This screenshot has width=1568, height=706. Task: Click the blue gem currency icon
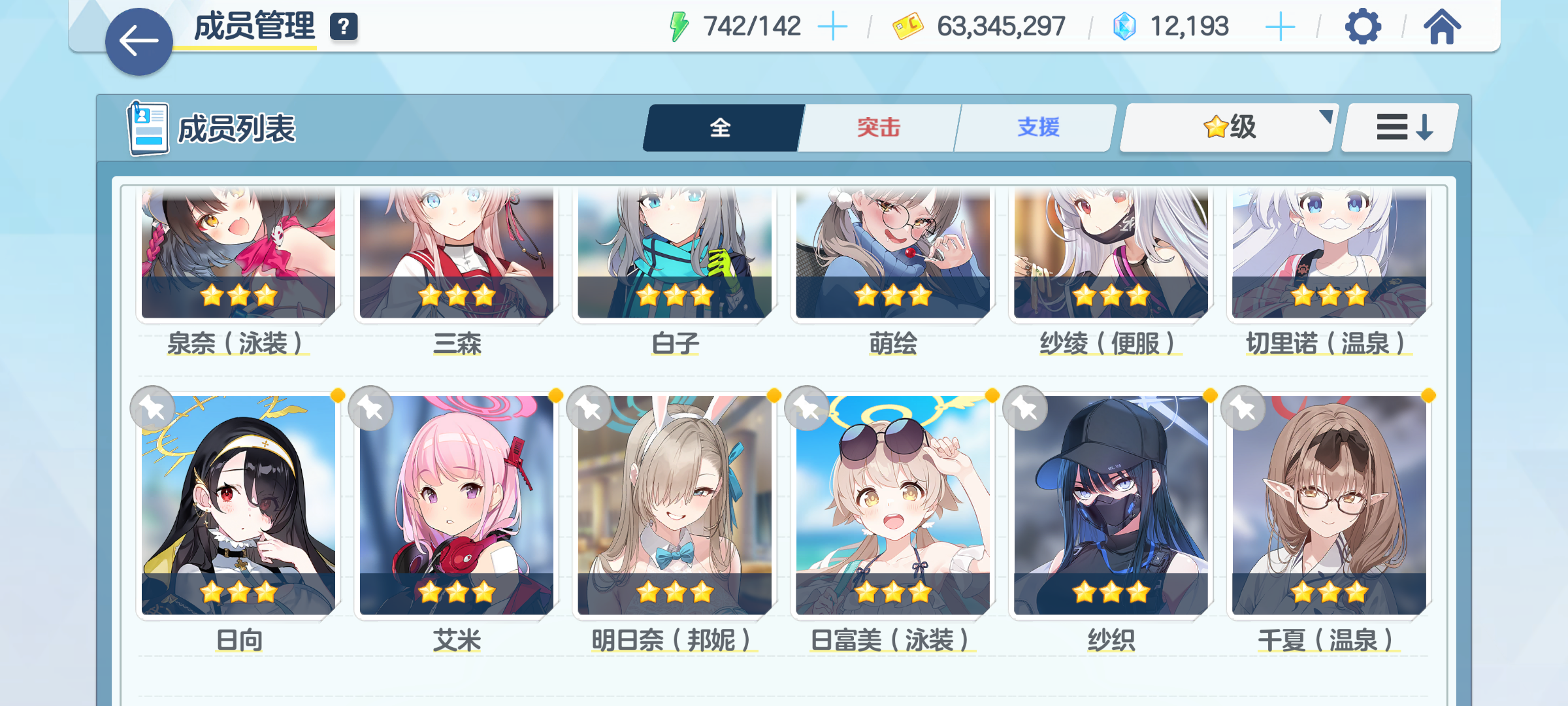1125,25
